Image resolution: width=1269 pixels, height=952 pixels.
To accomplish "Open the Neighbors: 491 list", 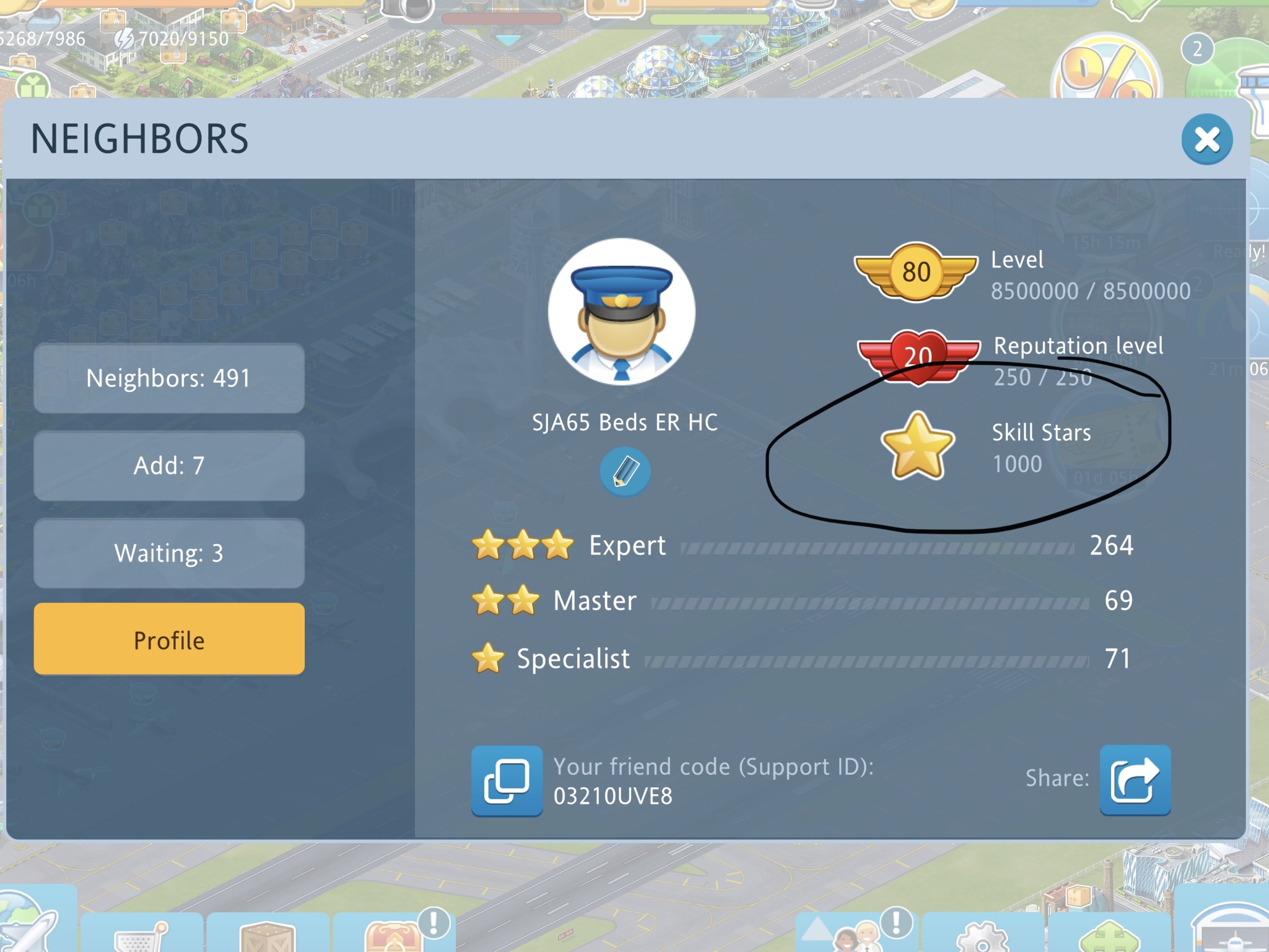I will coord(169,378).
